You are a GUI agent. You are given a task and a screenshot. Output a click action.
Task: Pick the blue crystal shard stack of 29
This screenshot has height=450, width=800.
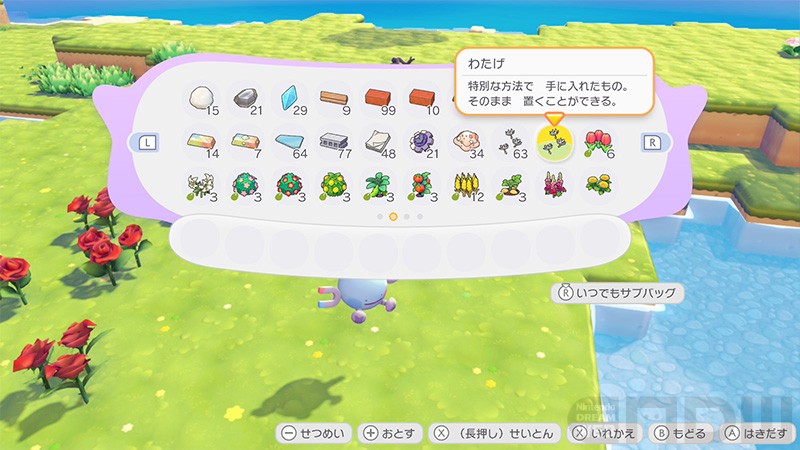(291, 98)
